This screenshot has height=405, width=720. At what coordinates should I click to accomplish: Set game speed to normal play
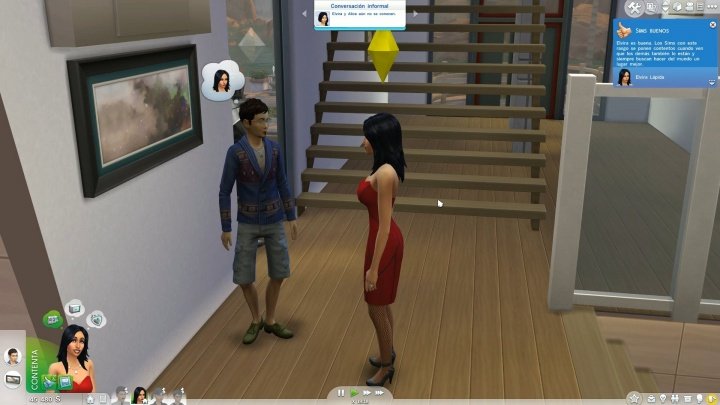(x=354, y=393)
